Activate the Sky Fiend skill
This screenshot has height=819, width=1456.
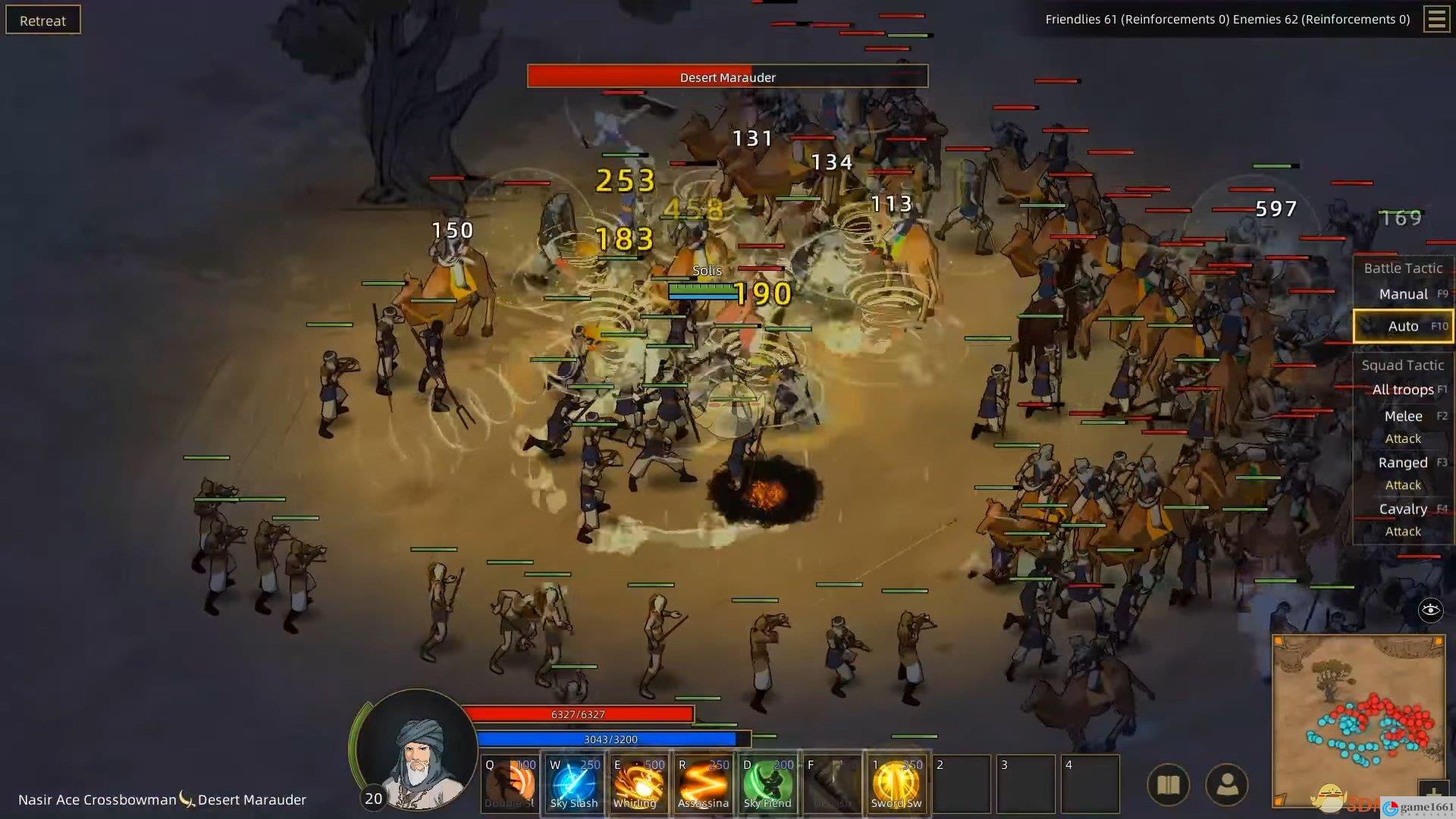pos(767,784)
